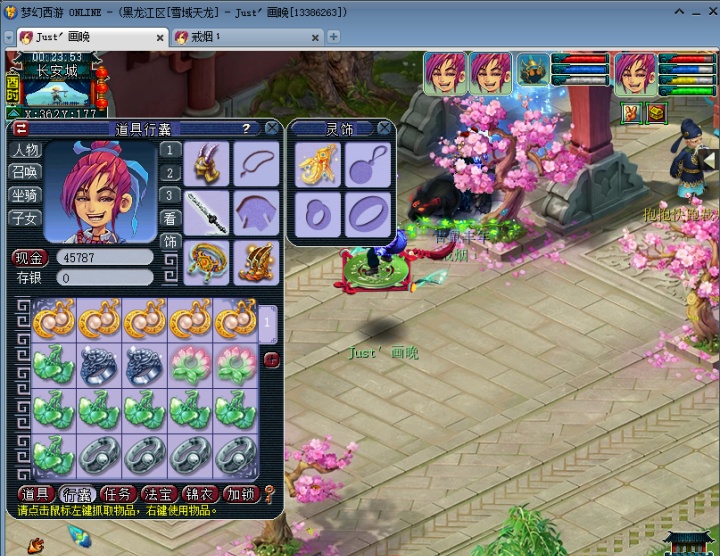The image size is (720, 556).
Task: Select the equipped sword weapon slot
Action: coord(209,212)
